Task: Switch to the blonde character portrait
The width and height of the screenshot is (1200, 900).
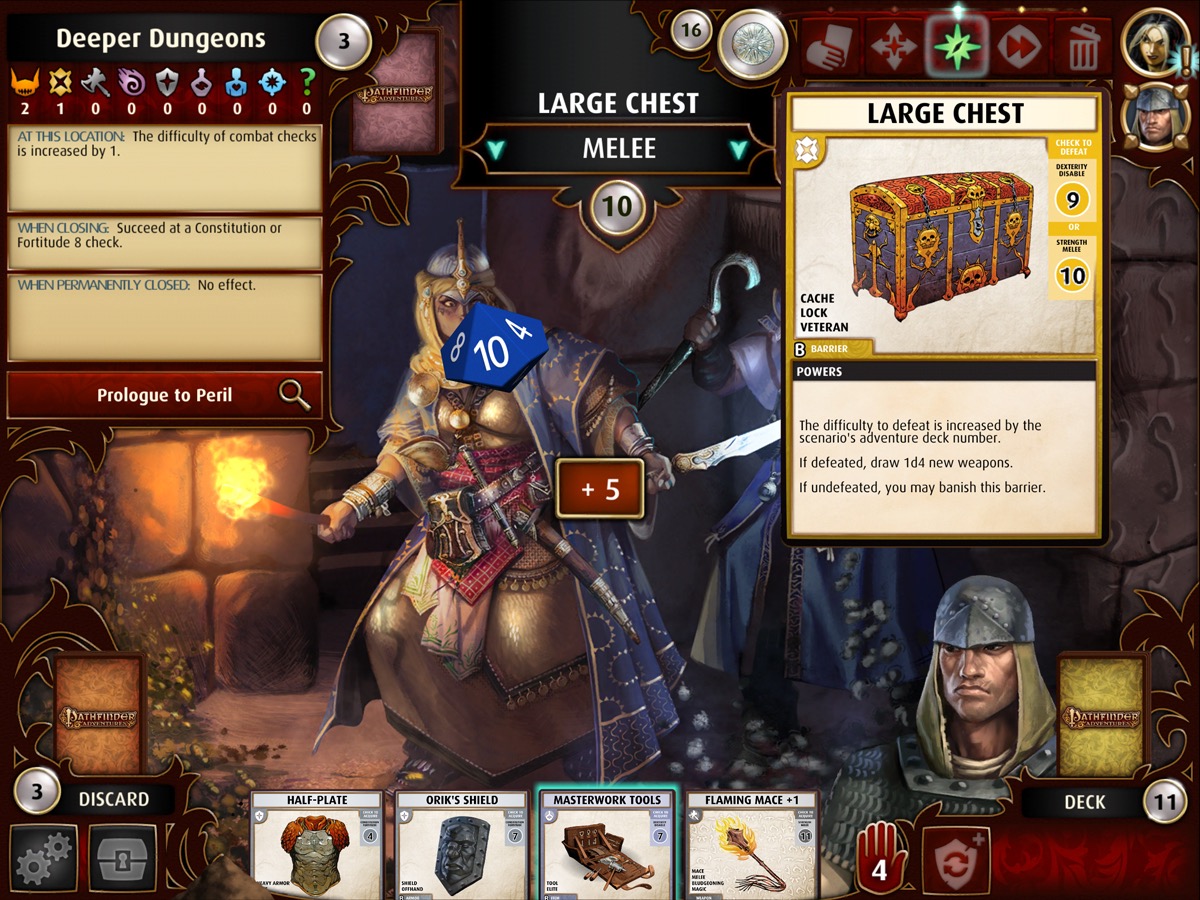Action: click(1154, 41)
